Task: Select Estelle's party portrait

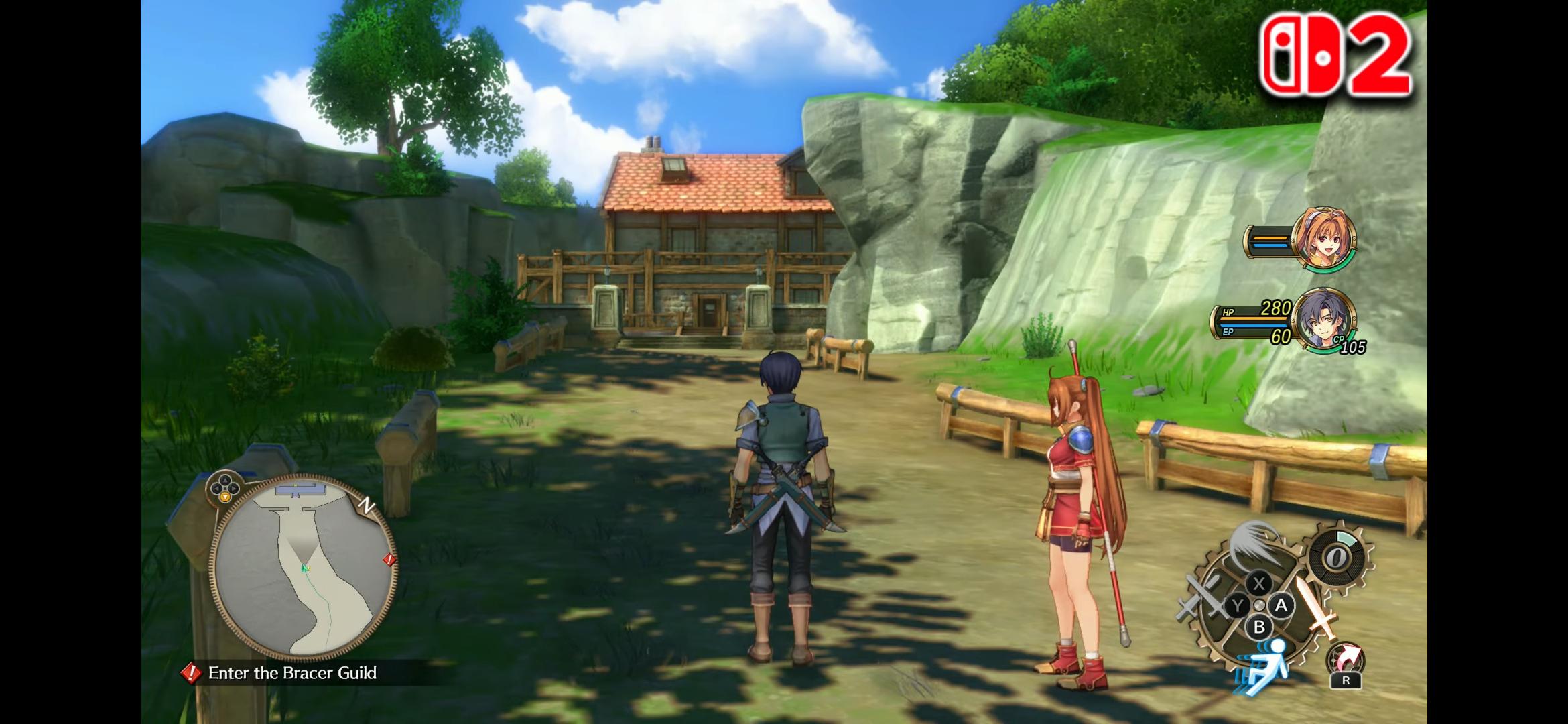Action: point(1323,239)
